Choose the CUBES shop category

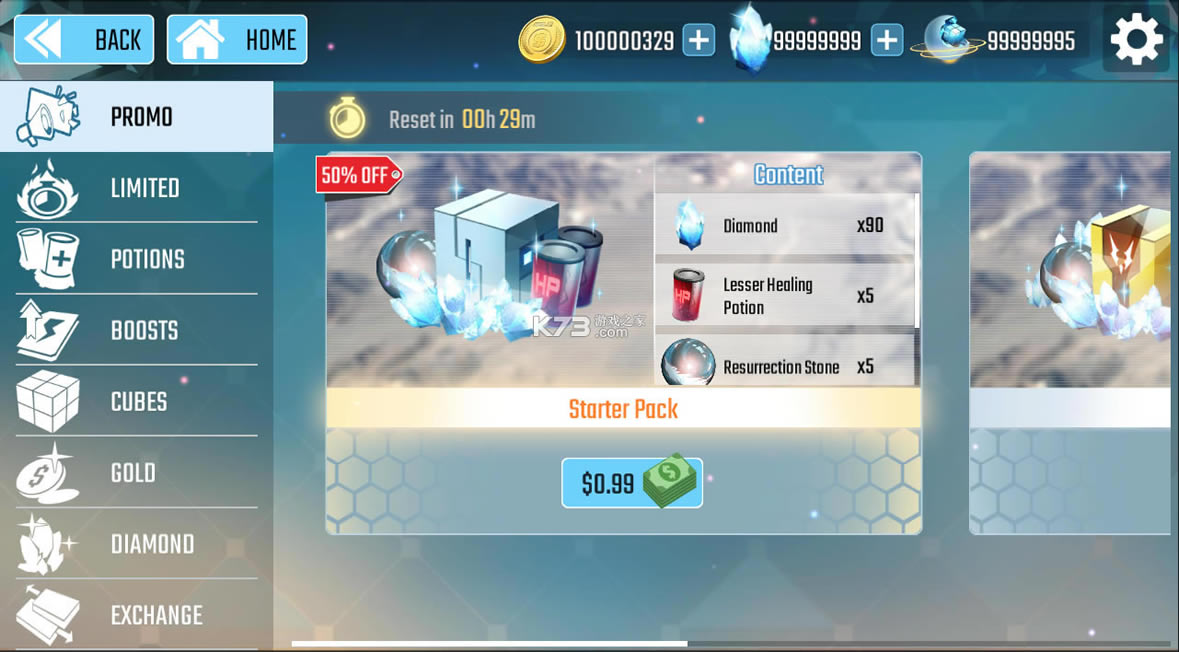pyautogui.click(x=136, y=401)
